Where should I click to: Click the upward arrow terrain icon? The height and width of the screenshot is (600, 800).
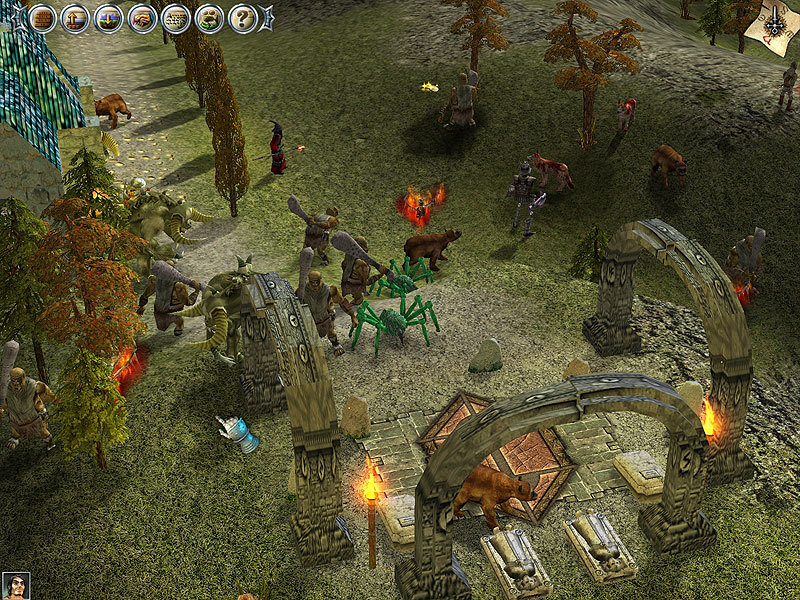click(x=75, y=18)
